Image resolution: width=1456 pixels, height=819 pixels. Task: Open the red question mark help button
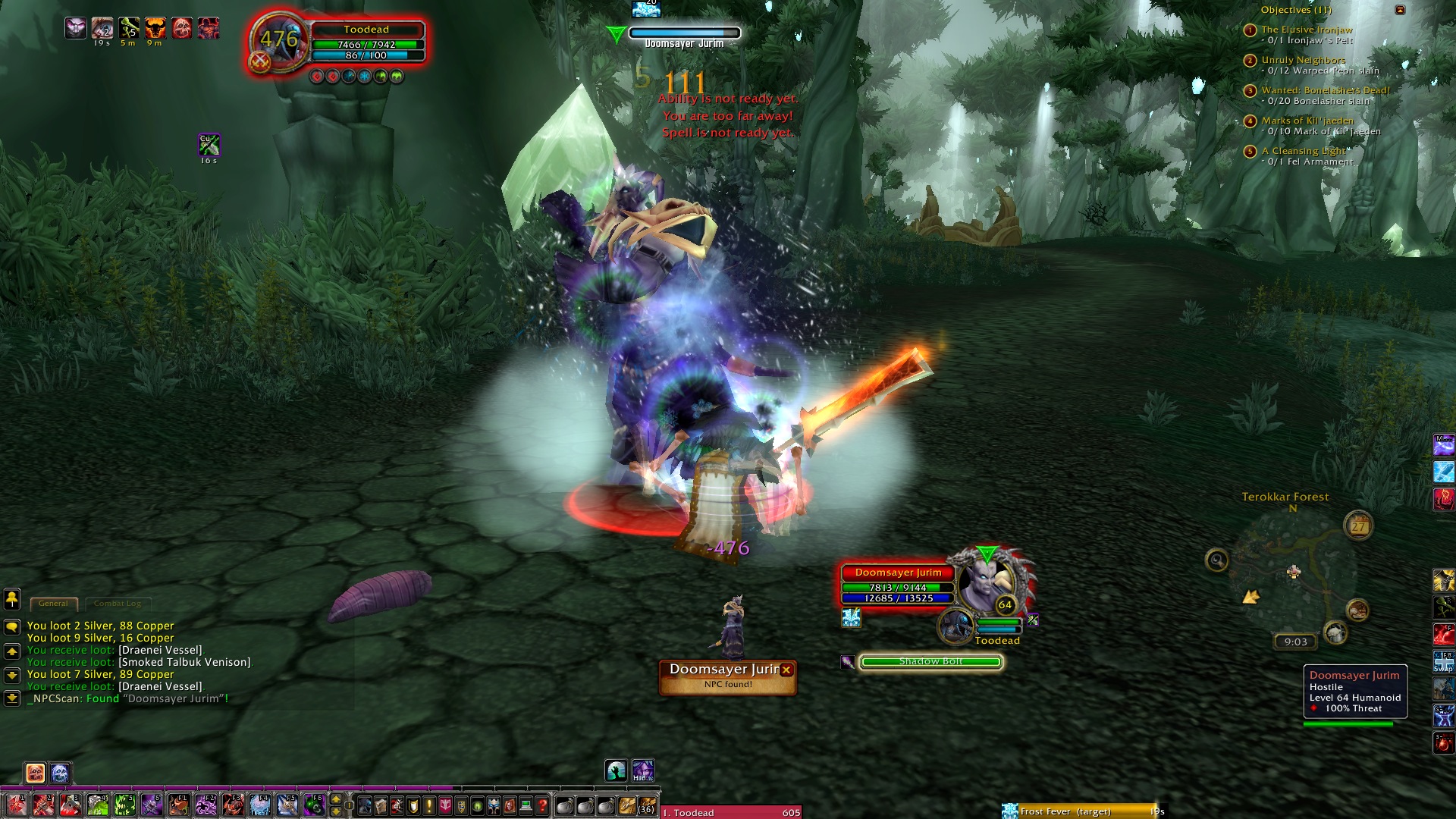[542, 805]
